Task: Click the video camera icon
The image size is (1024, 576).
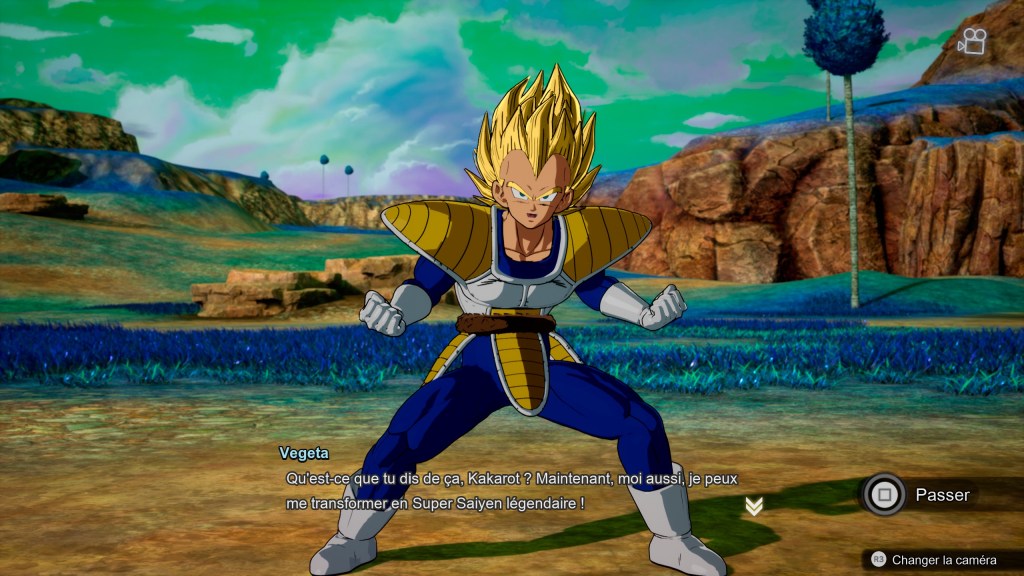Action: click(971, 41)
